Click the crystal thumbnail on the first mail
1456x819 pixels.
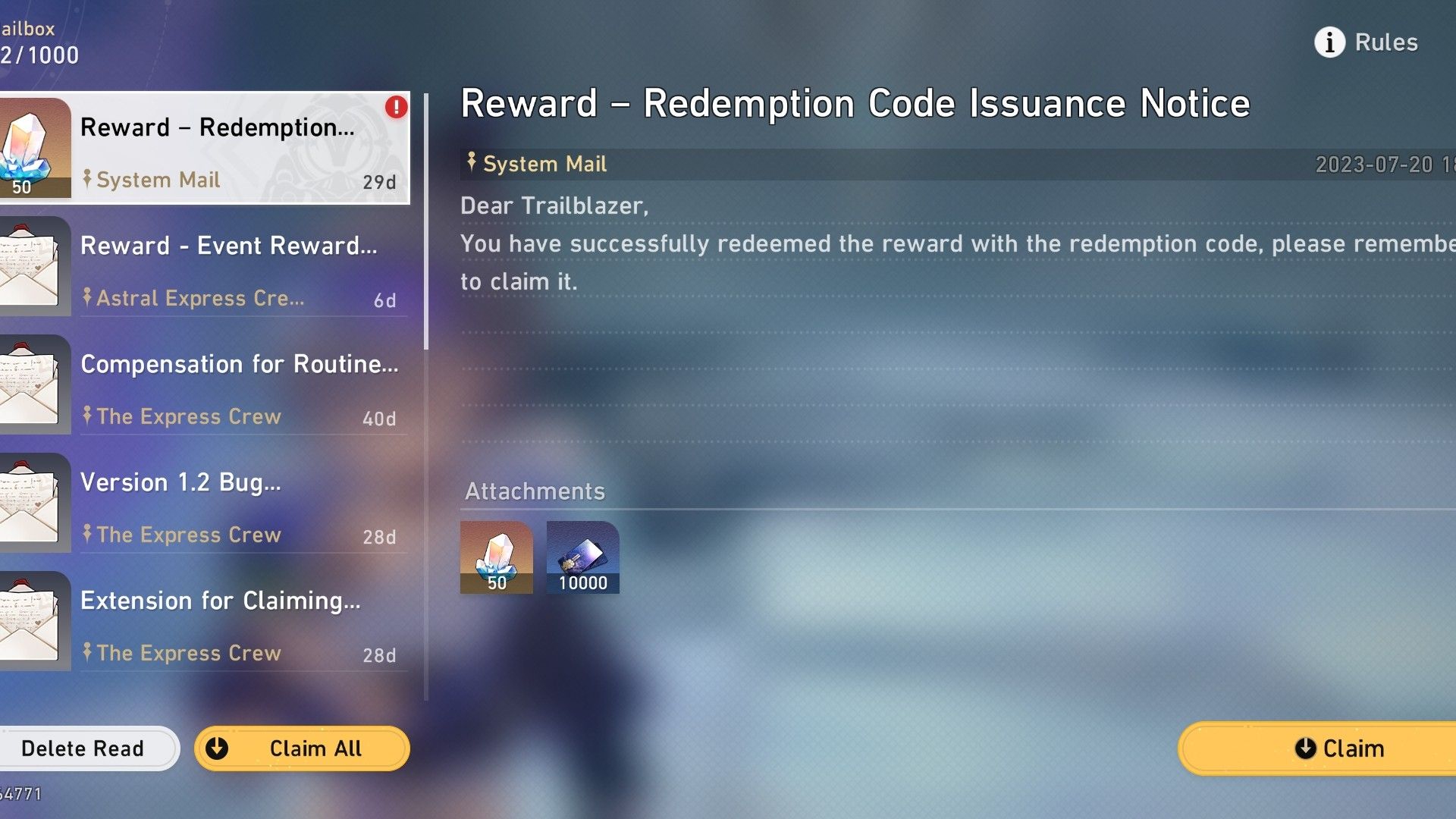pyautogui.click(x=34, y=144)
